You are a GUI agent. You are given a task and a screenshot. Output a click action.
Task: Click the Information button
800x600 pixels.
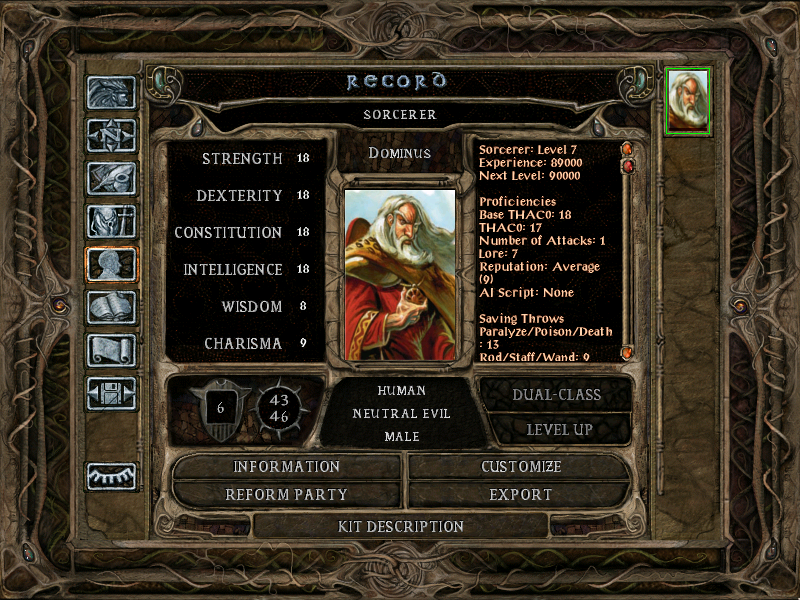tap(287, 467)
